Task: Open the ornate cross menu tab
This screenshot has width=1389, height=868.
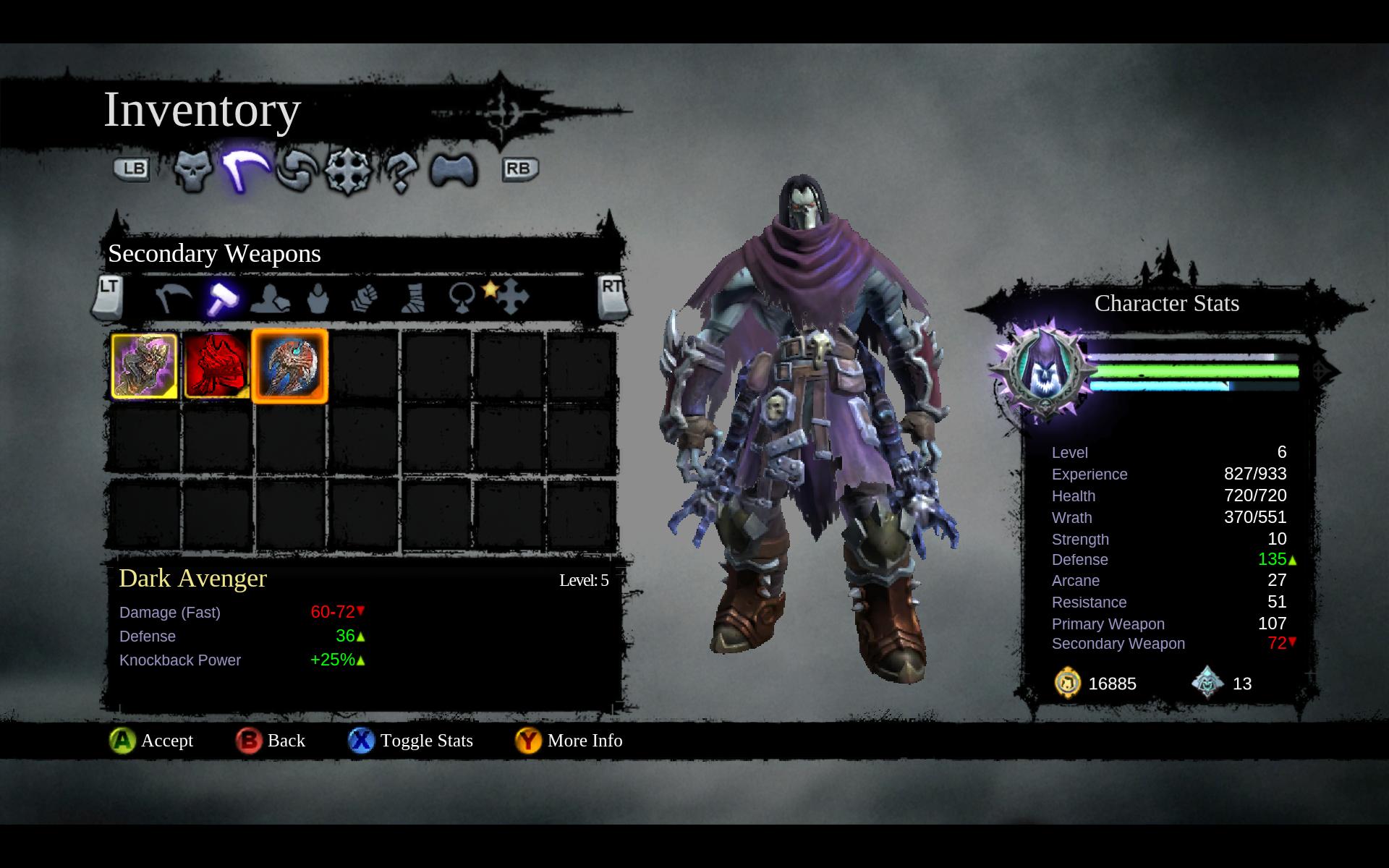Action: [348, 171]
